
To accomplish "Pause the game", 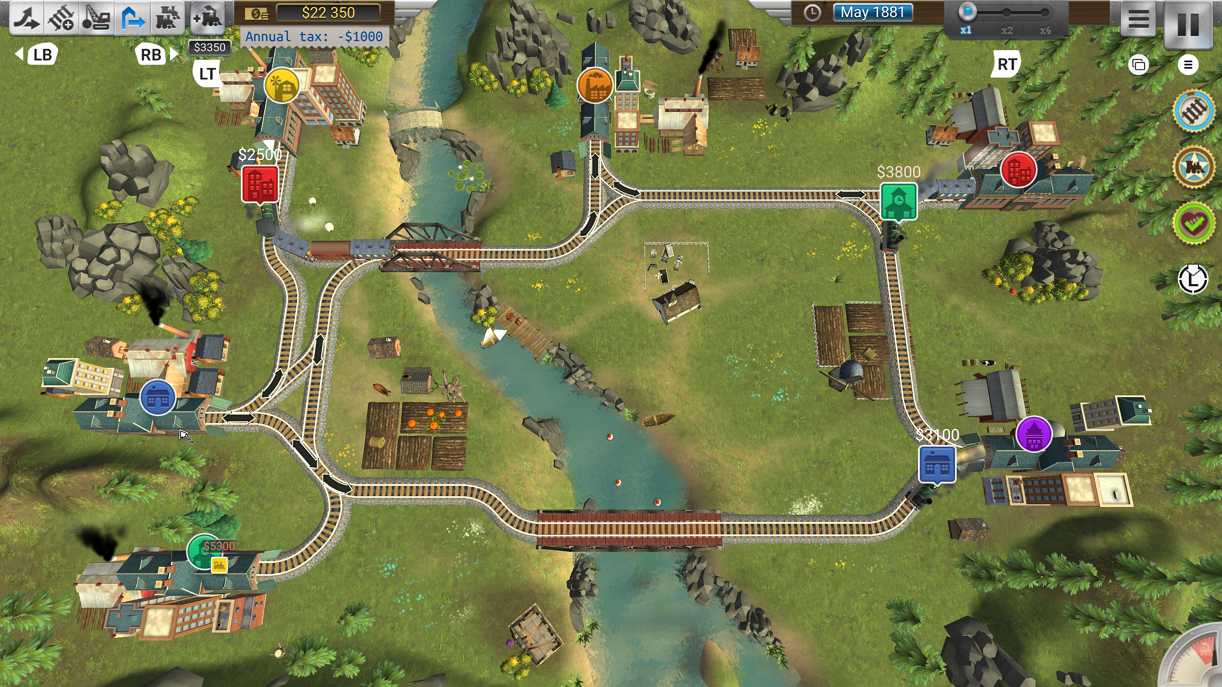I will point(1188,23).
